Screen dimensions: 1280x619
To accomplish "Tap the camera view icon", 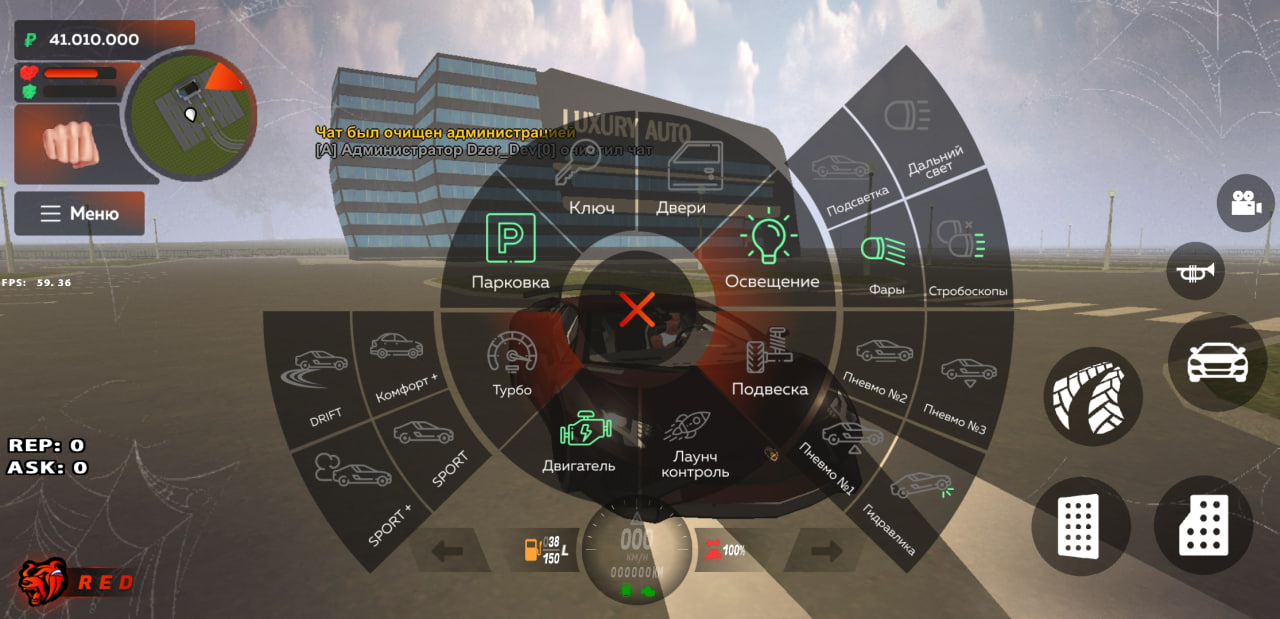I will (x=1245, y=203).
